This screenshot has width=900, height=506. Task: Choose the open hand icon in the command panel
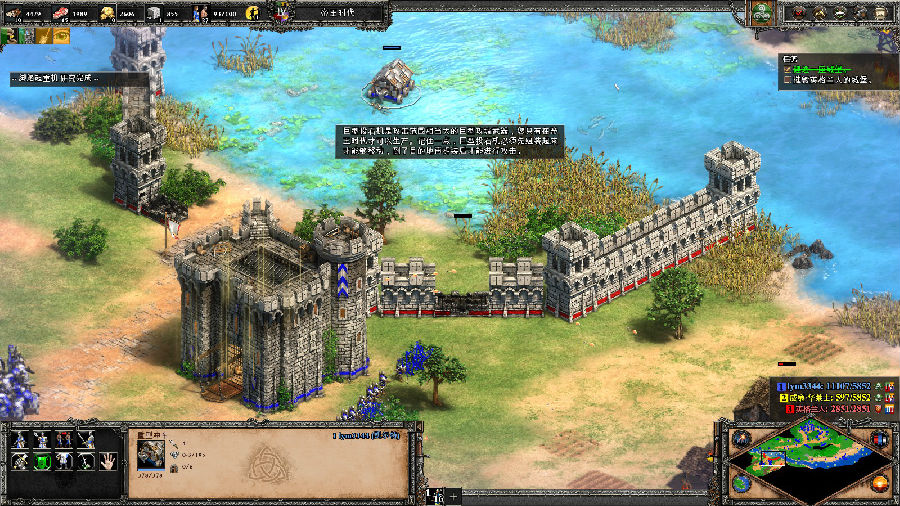point(110,461)
